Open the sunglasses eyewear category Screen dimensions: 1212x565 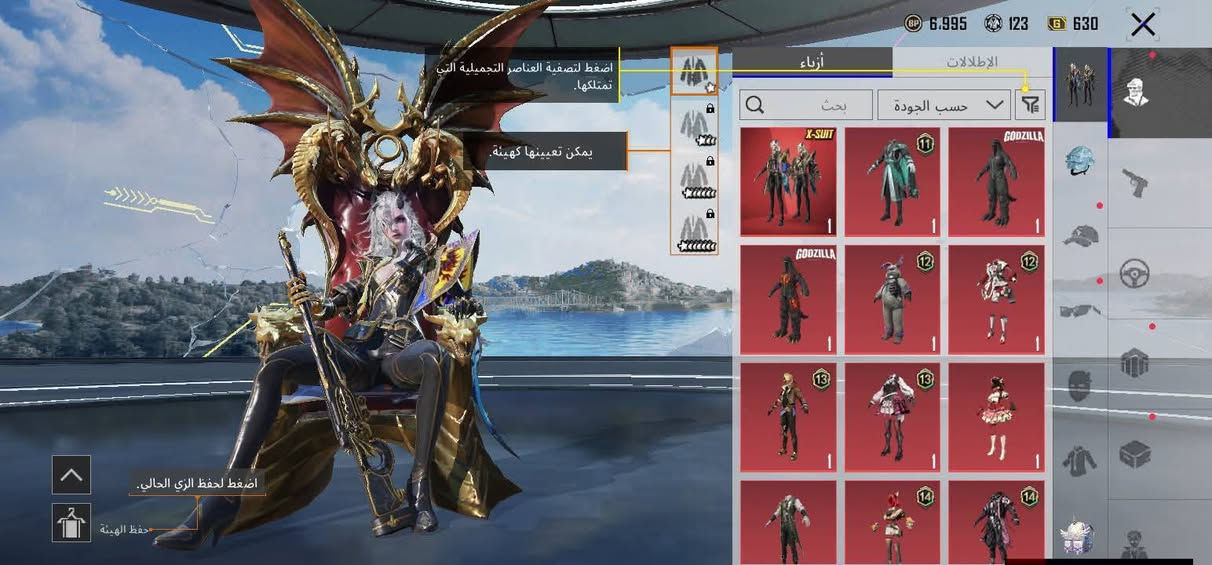[1080, 310]
